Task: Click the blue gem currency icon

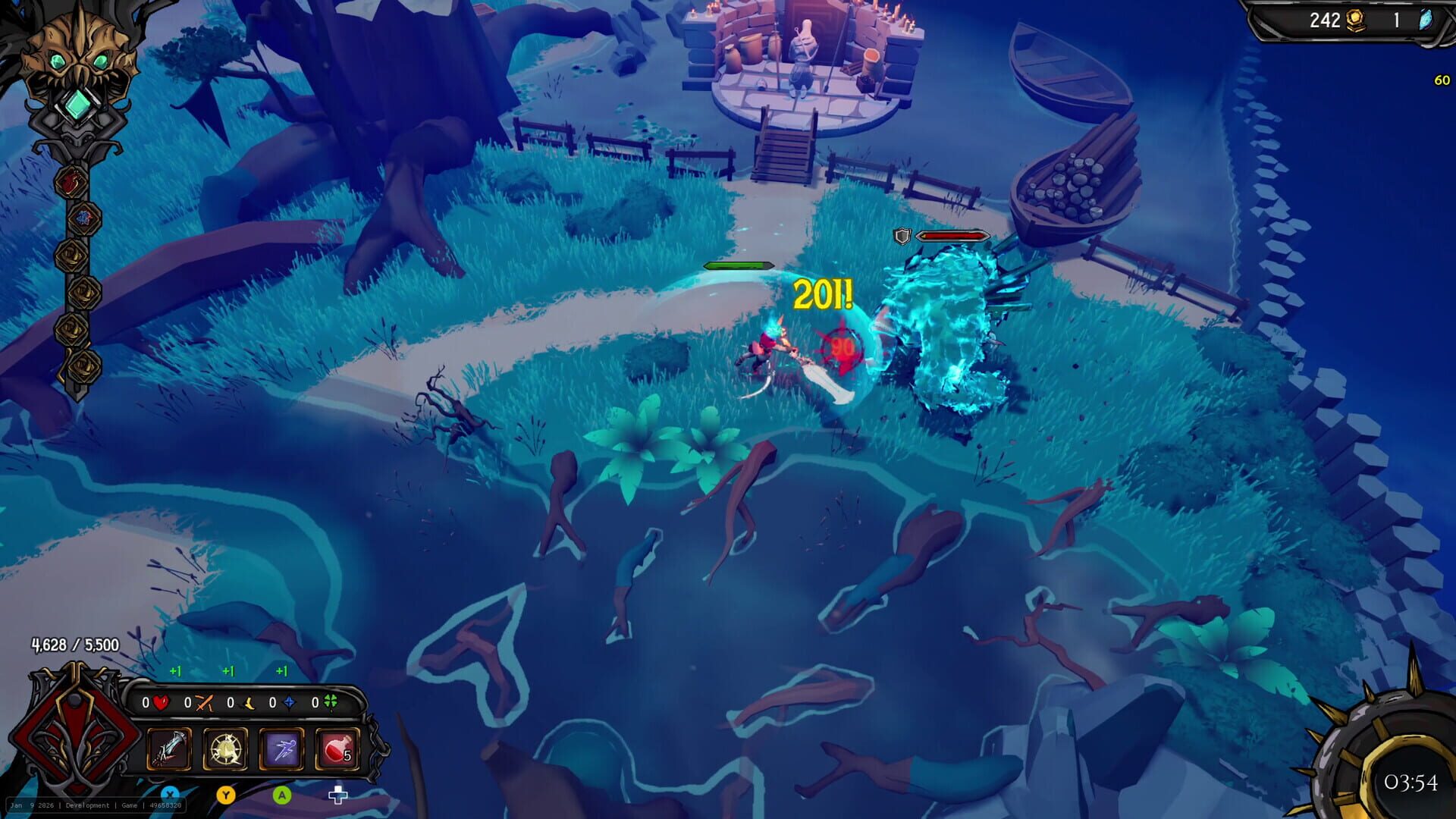Action: point(1426,20)
